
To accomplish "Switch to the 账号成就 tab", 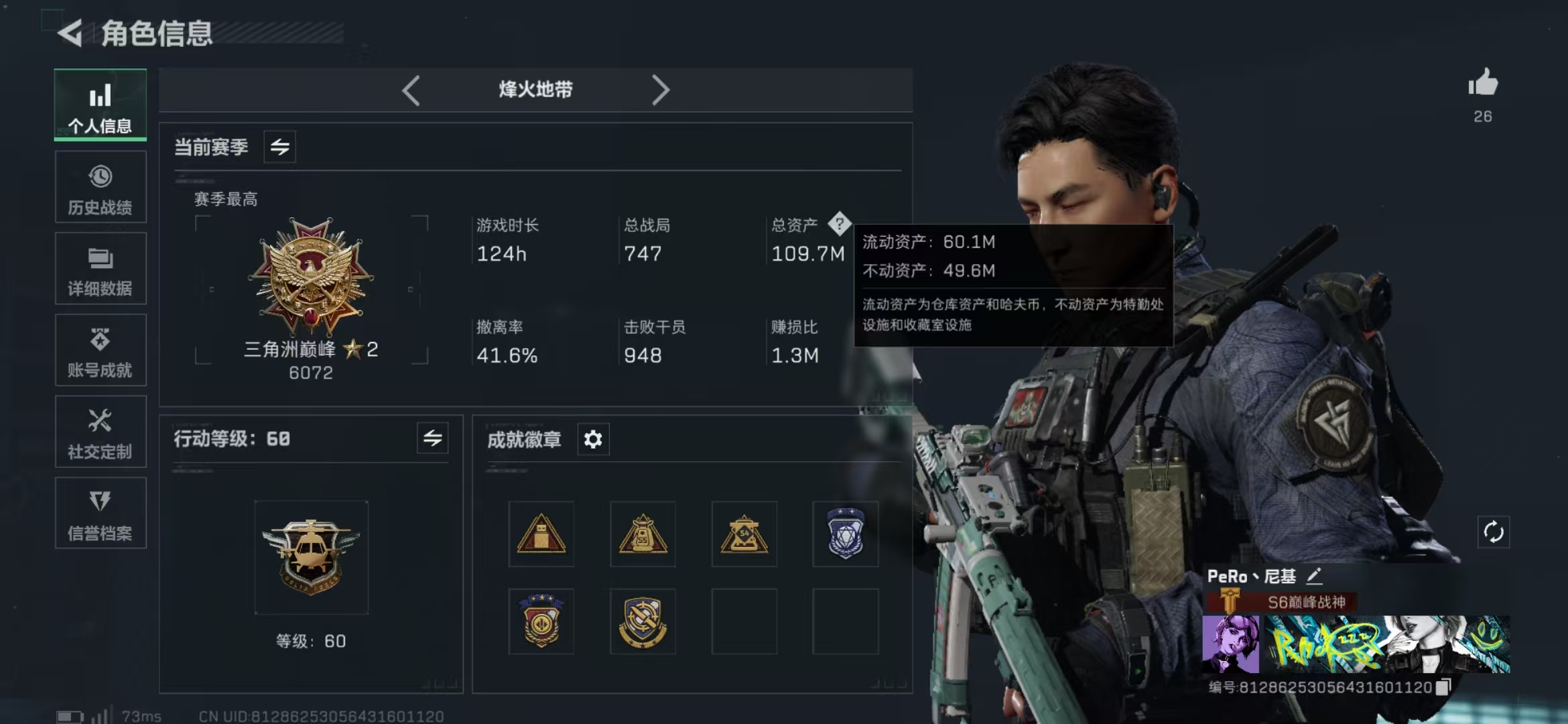I will (x=99, y=351).
